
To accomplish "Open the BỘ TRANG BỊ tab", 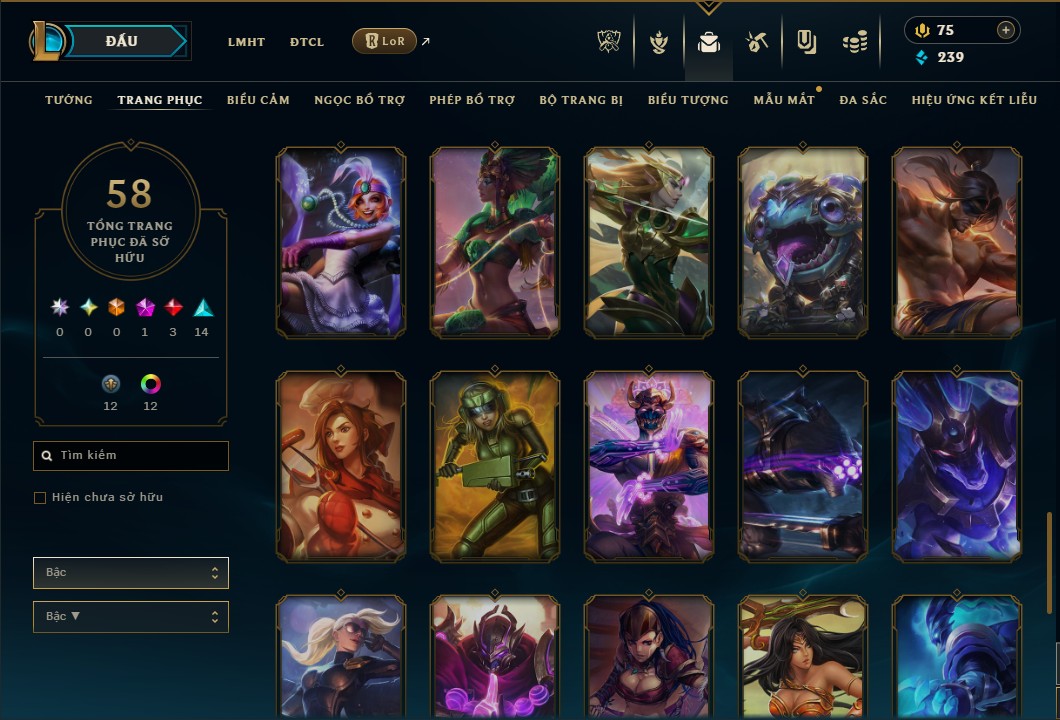I will tap(581, 100).
